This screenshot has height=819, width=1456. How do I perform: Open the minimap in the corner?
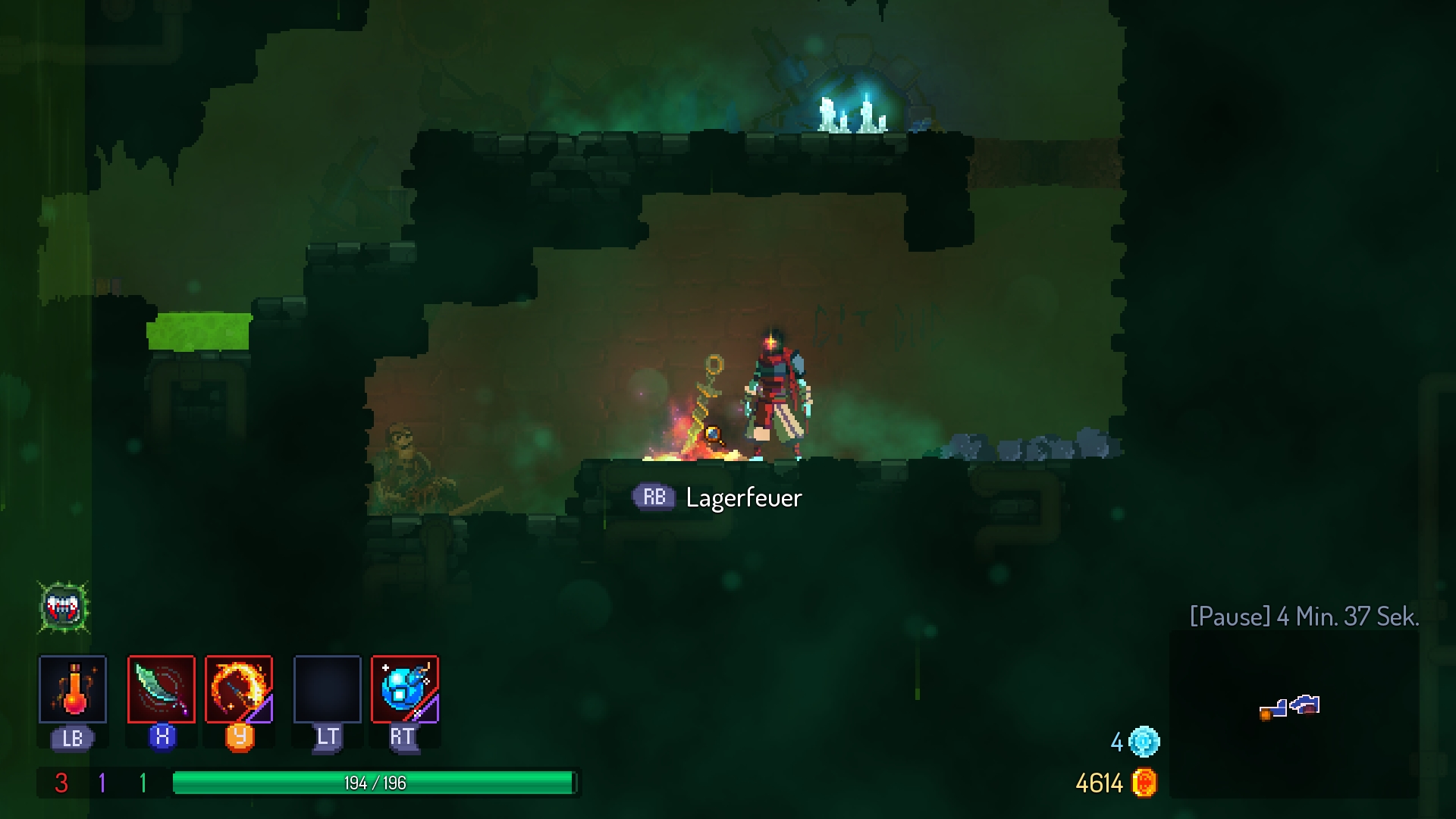tap(1293, 713)
